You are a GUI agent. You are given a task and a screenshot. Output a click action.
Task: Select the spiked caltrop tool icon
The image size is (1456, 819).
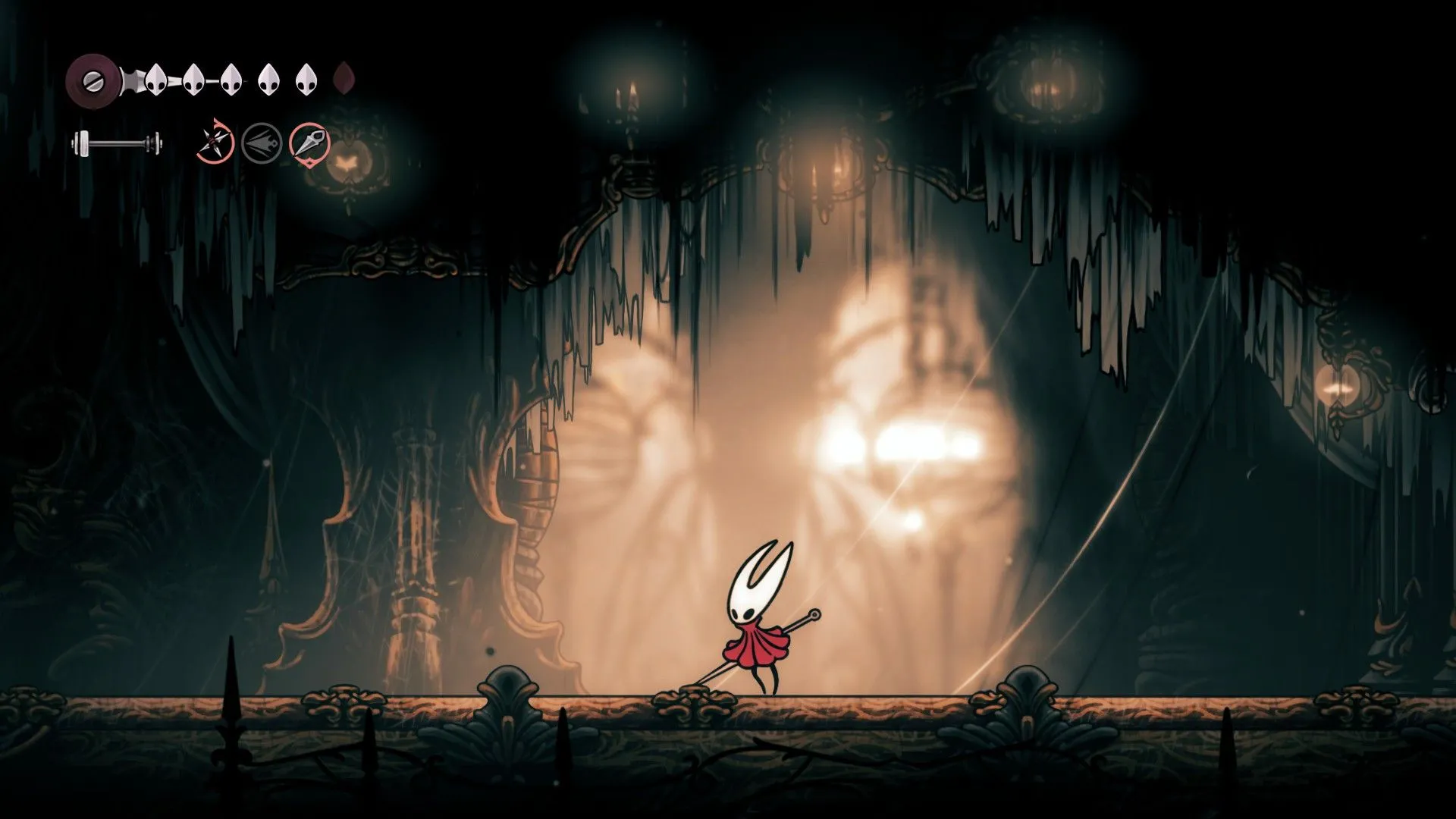215,141
